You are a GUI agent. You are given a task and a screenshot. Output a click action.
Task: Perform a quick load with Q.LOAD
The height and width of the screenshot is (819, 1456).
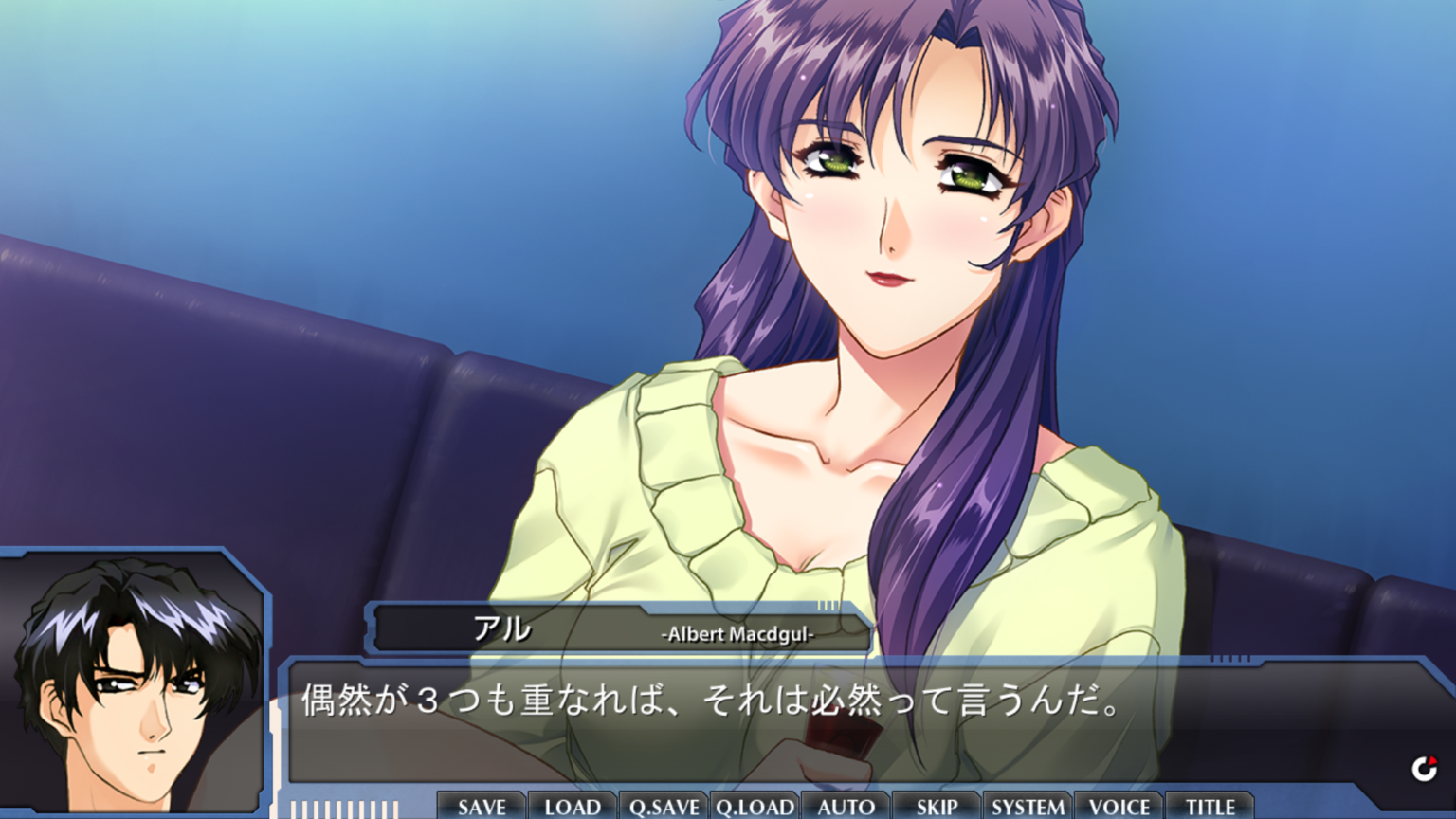pyautogui.click(x=754, y=807)
